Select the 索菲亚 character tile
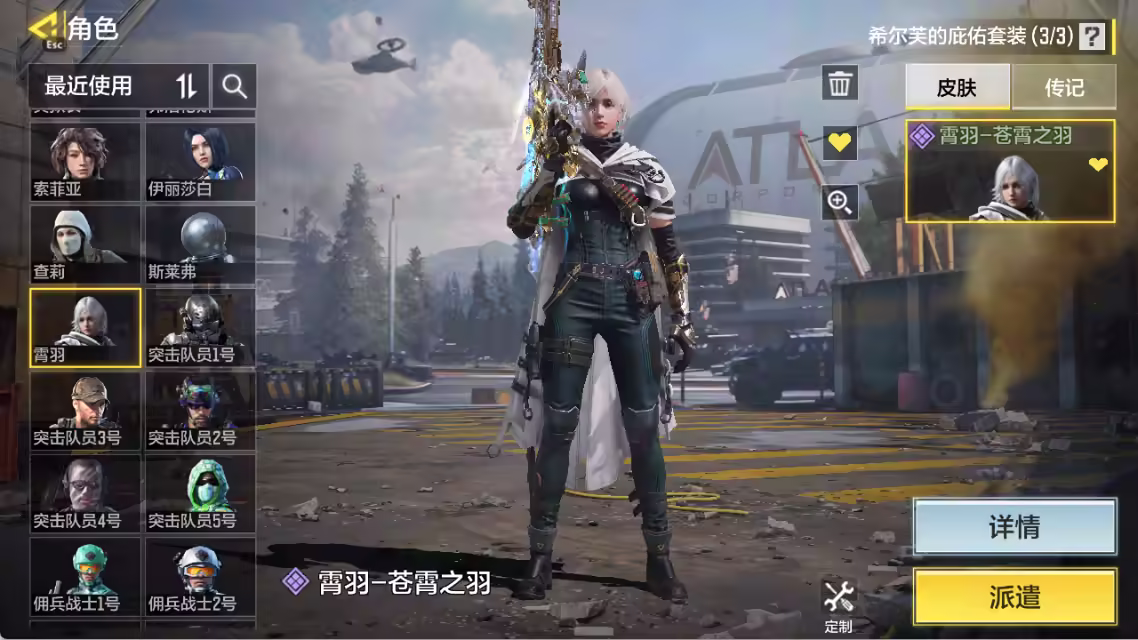The image size is (1138, 640). [x=85, y=162]
